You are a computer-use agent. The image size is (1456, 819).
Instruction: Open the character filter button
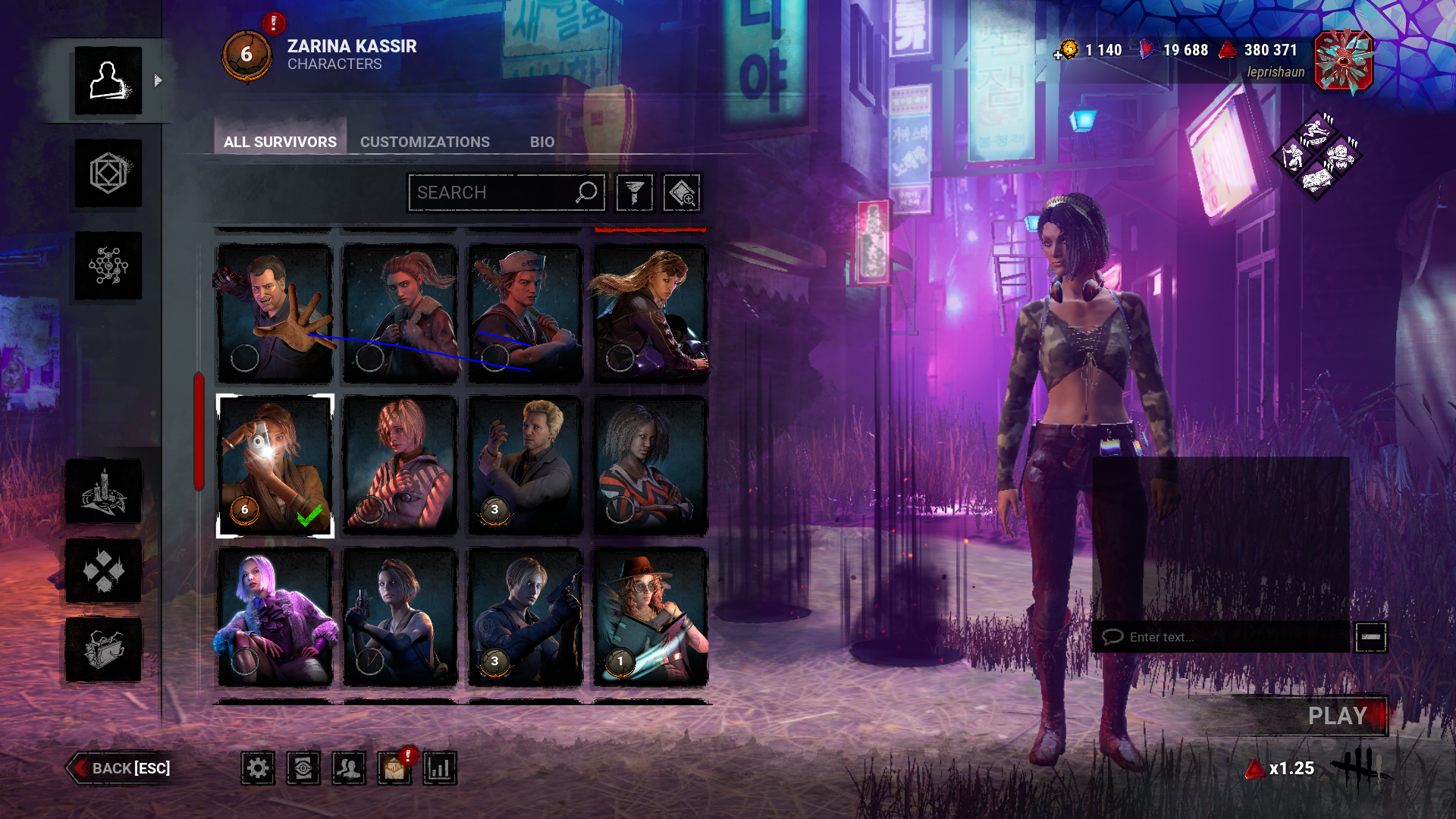[635, 193]
